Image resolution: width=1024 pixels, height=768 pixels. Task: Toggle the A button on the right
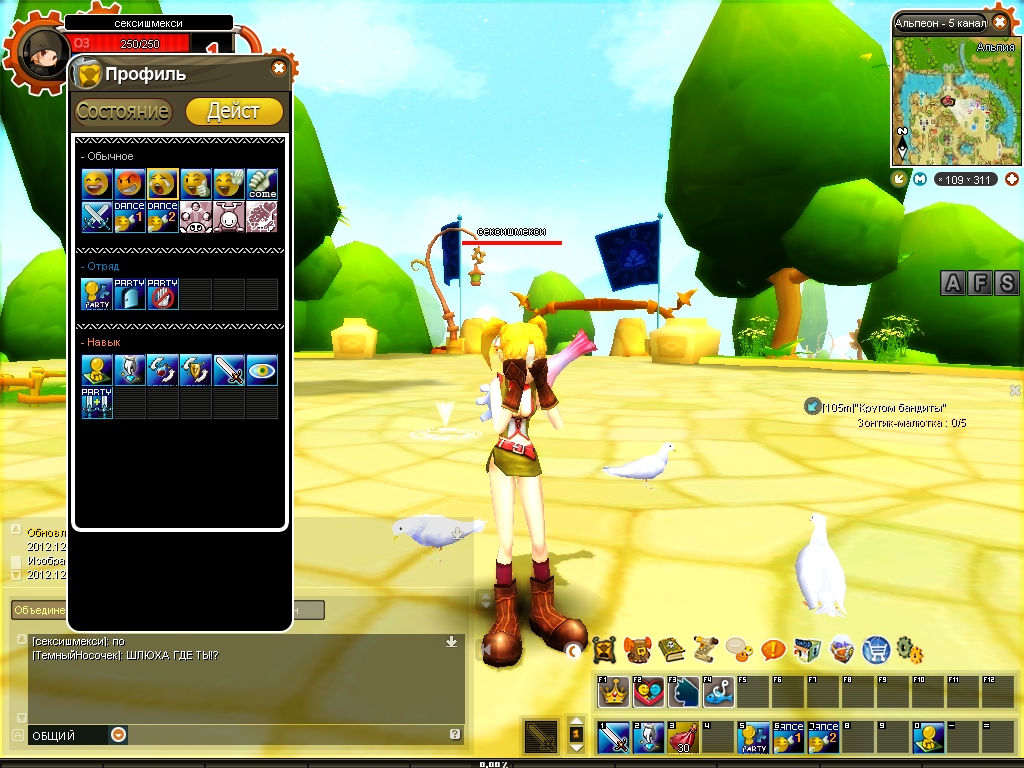coord(953,284)
